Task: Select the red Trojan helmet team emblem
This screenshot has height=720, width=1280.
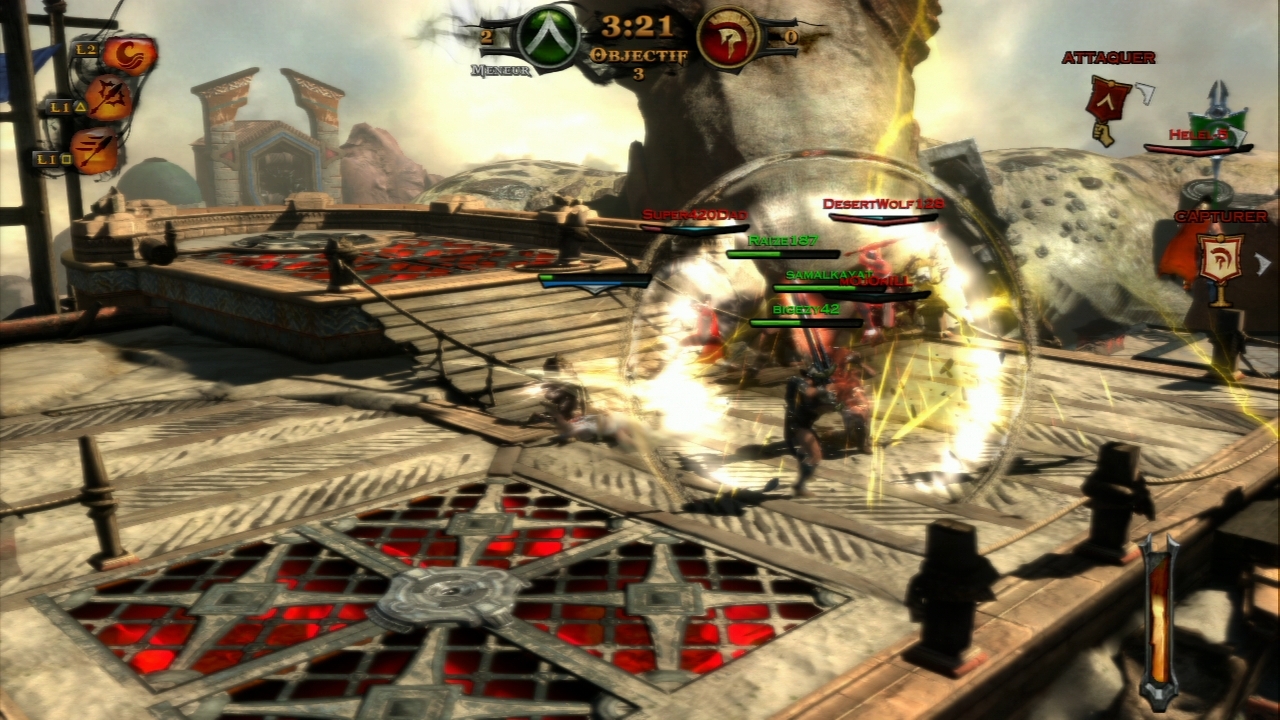Action: tap(727, 40)
